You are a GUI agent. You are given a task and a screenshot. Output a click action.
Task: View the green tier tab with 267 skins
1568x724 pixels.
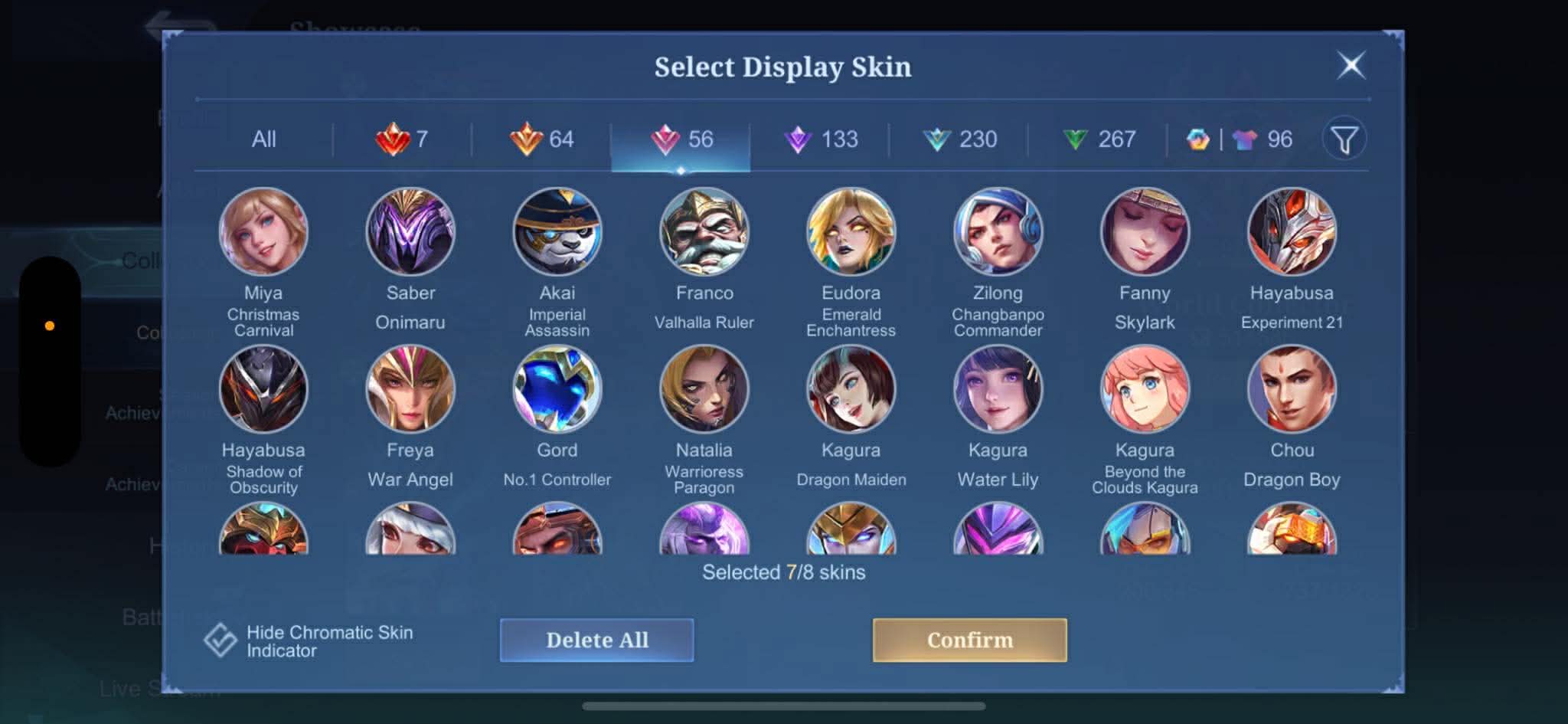point(1099,139)
